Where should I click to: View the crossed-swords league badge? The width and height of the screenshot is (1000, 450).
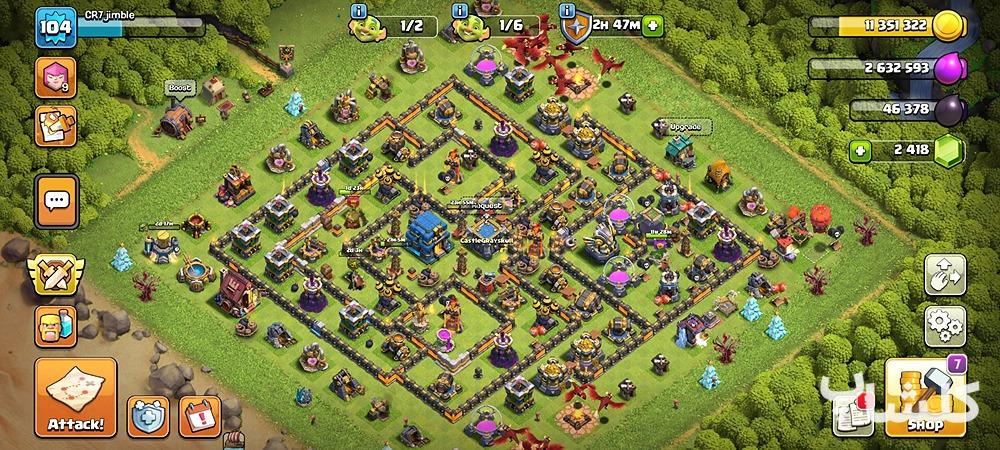54,274
